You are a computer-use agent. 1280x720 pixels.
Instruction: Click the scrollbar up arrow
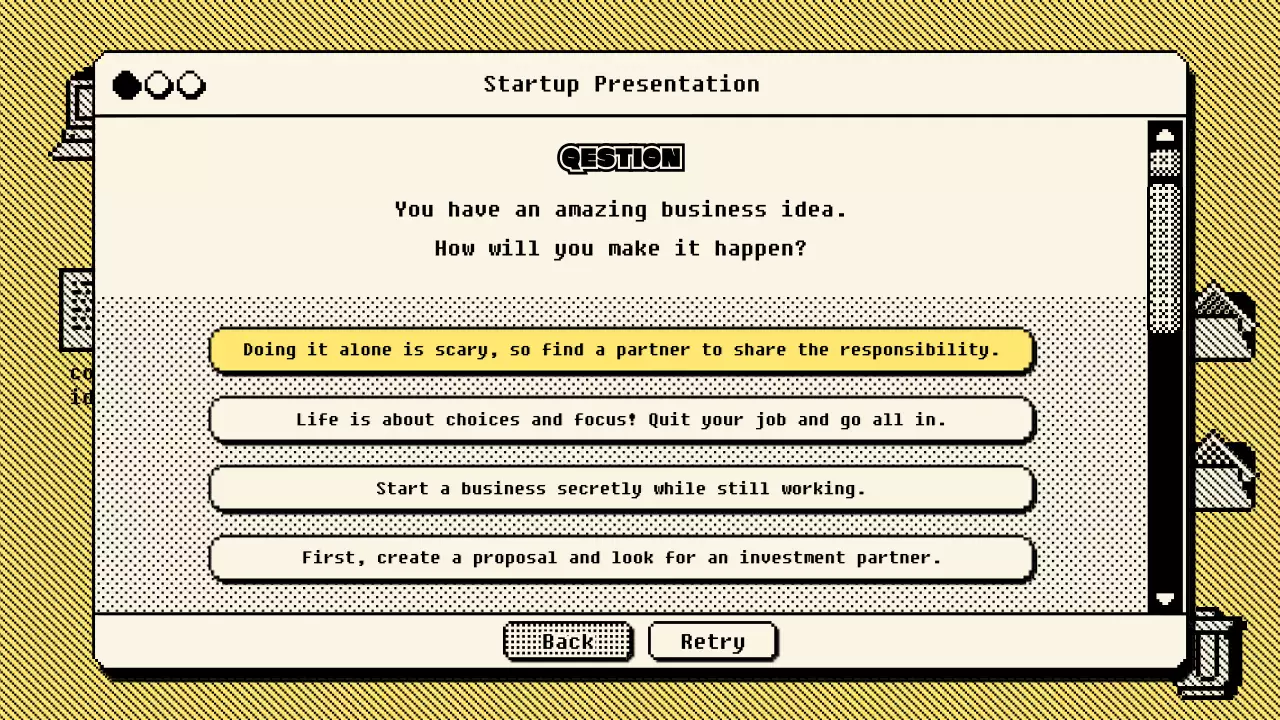1165,134
